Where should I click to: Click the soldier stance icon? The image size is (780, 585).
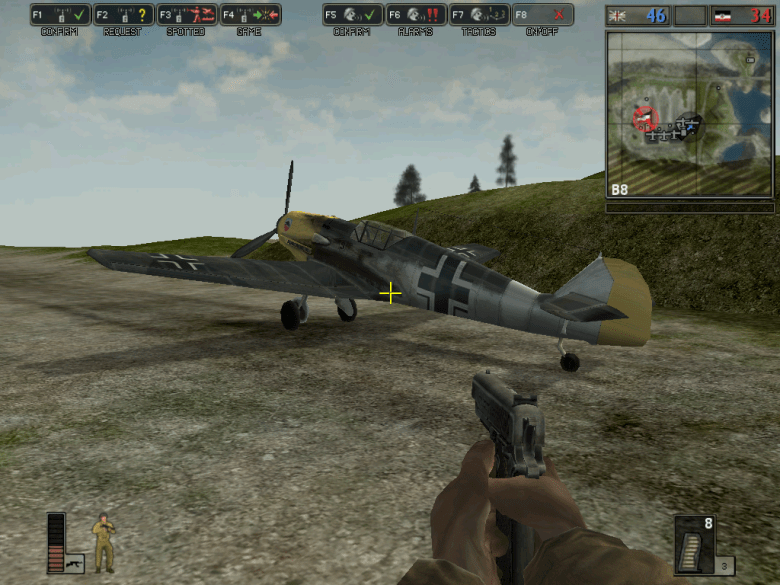(x=103, y=544)
